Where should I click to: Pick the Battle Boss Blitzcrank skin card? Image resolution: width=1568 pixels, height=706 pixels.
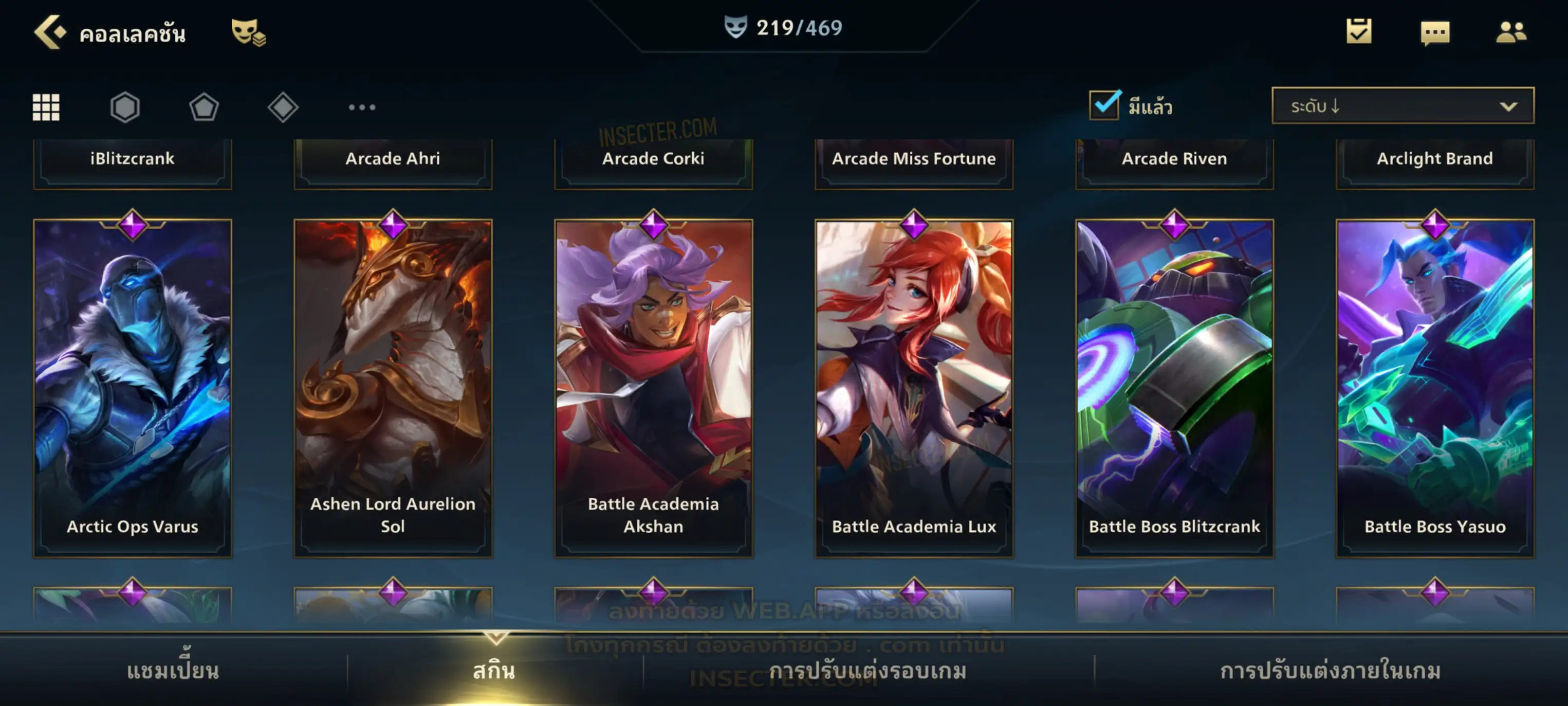[x=1175, y=388]
